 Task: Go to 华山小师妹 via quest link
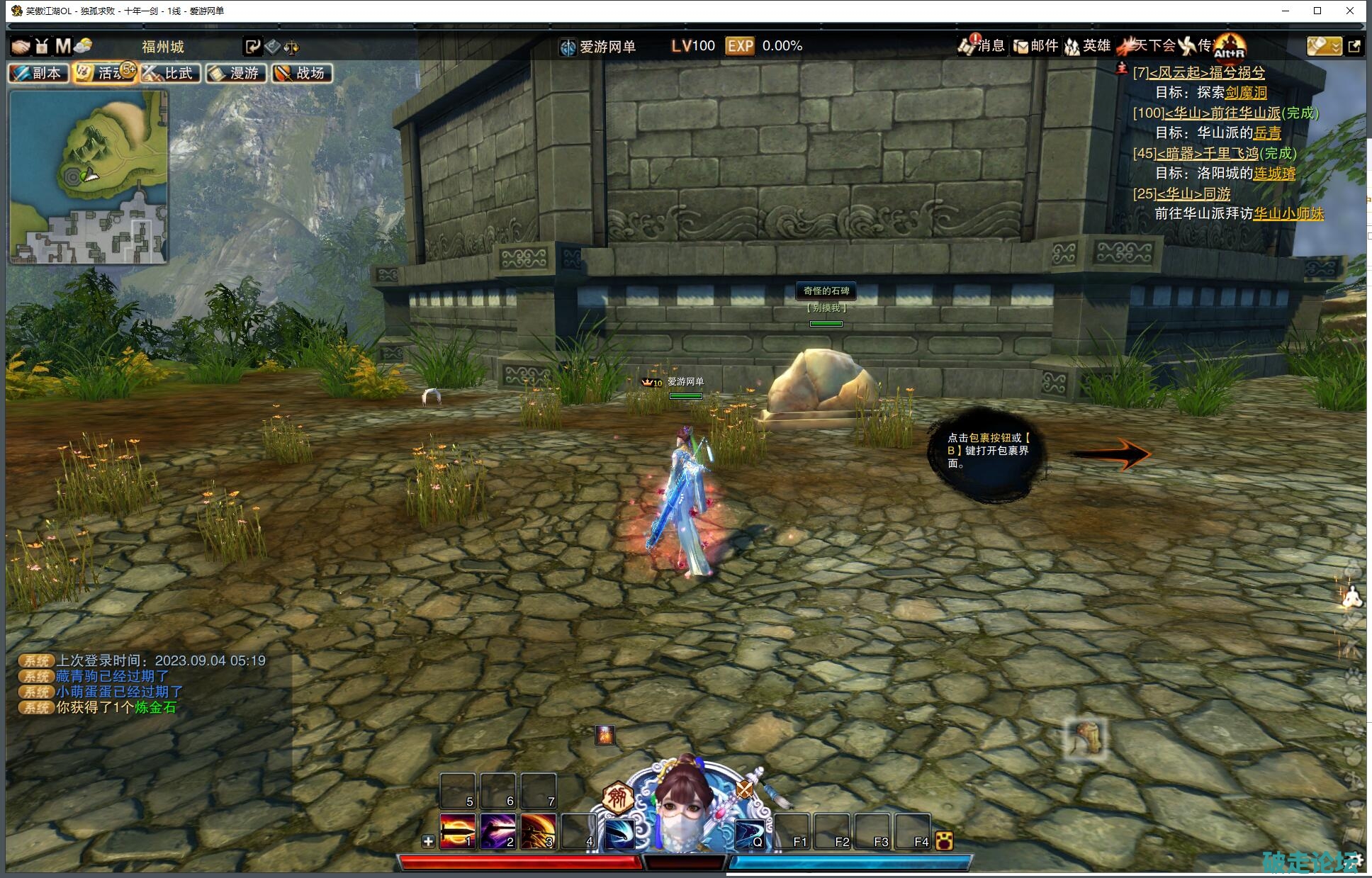[x=1288, y=213]
